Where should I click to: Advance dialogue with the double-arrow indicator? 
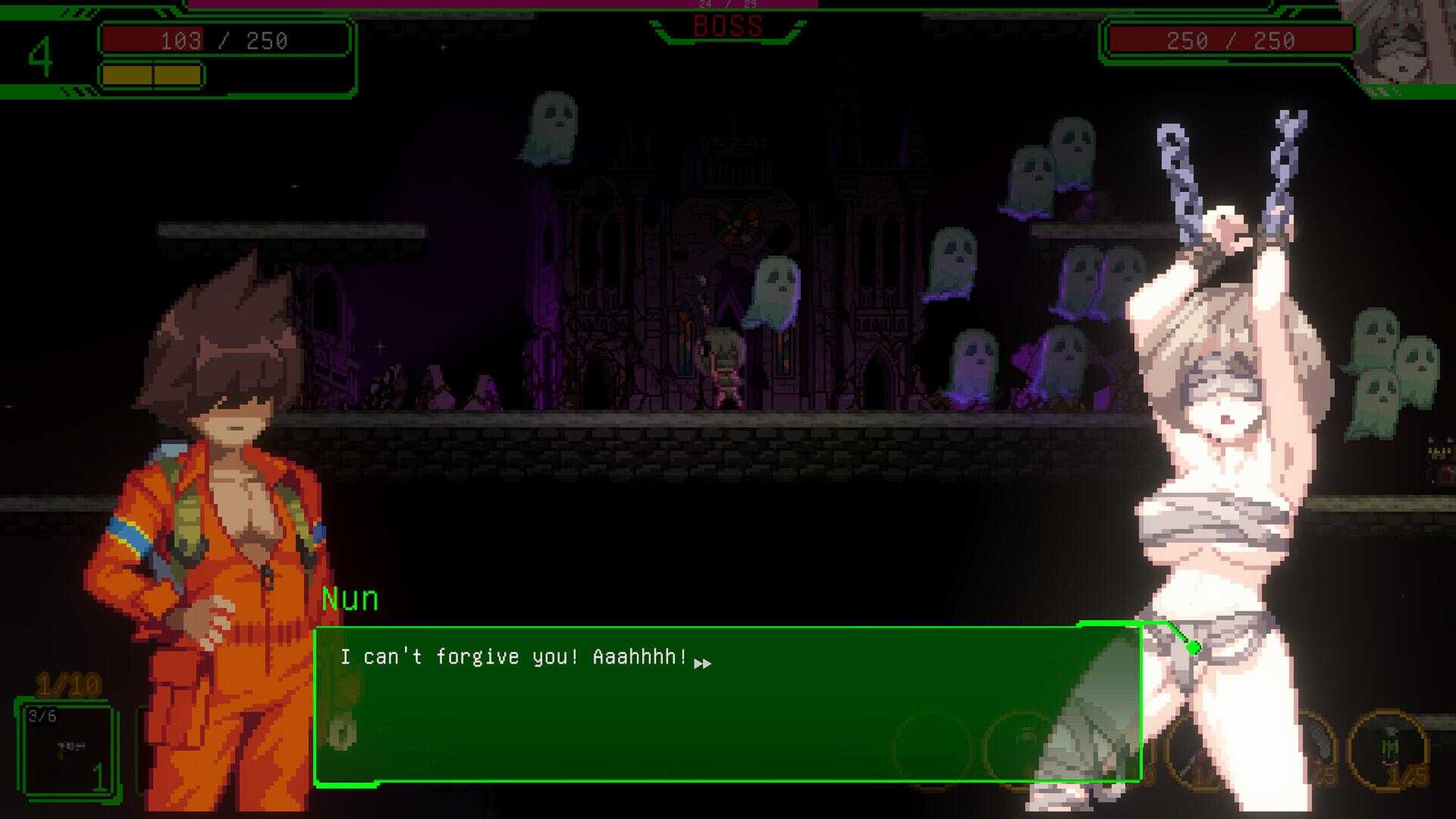703,664
